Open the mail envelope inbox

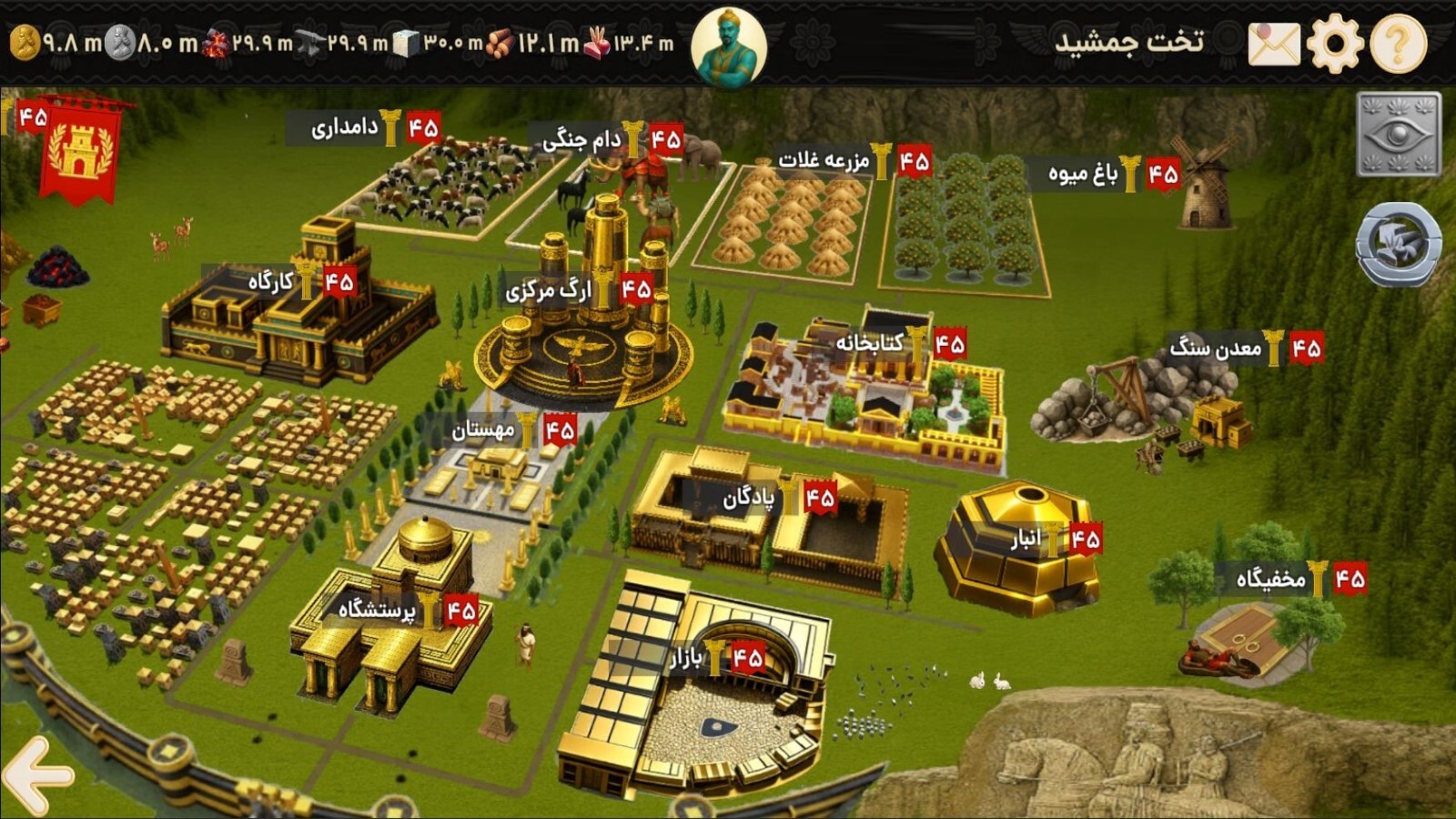point(1274,44)
